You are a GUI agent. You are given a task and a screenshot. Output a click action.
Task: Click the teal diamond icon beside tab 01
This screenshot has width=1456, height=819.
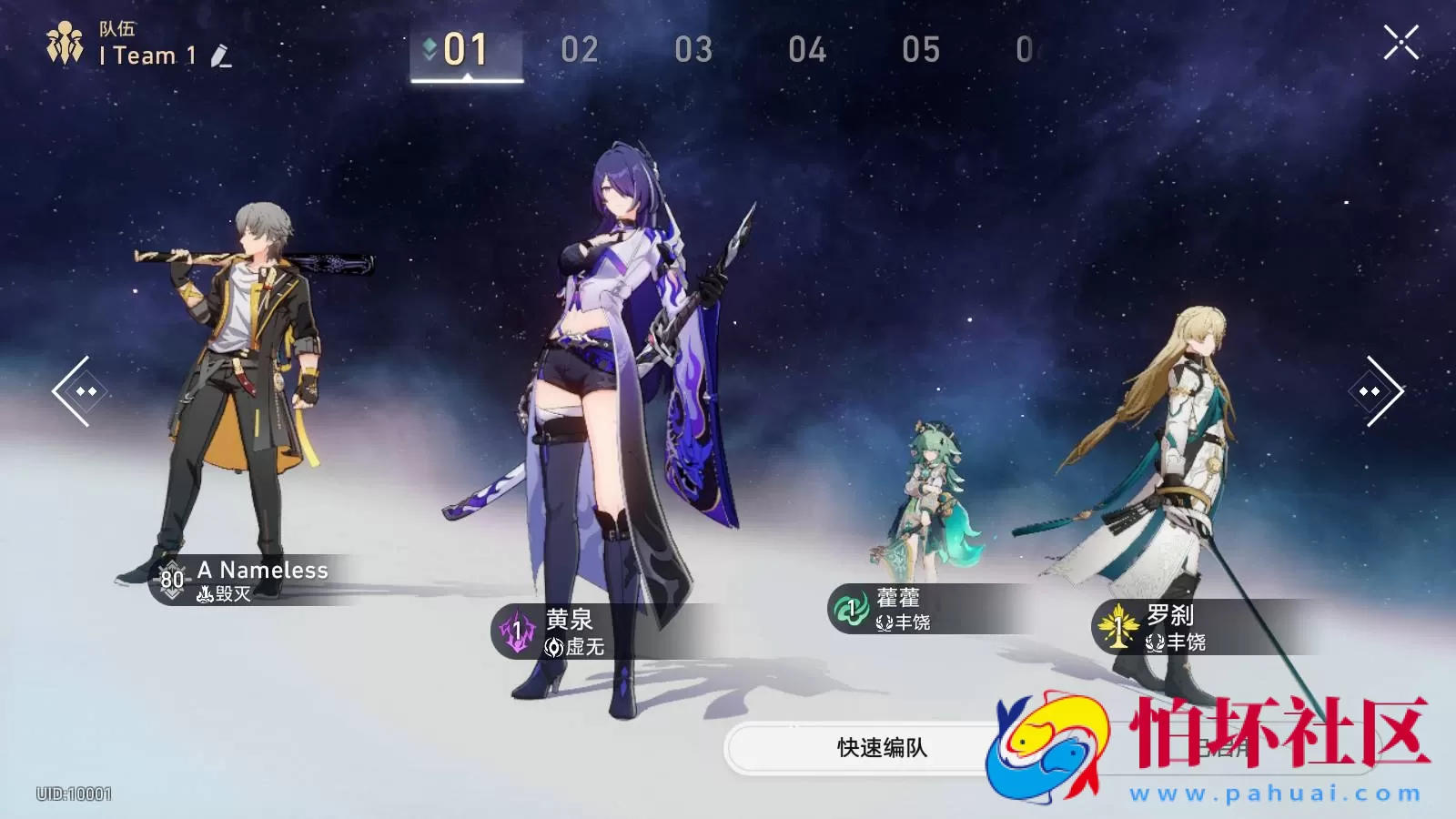click(429, 44)
